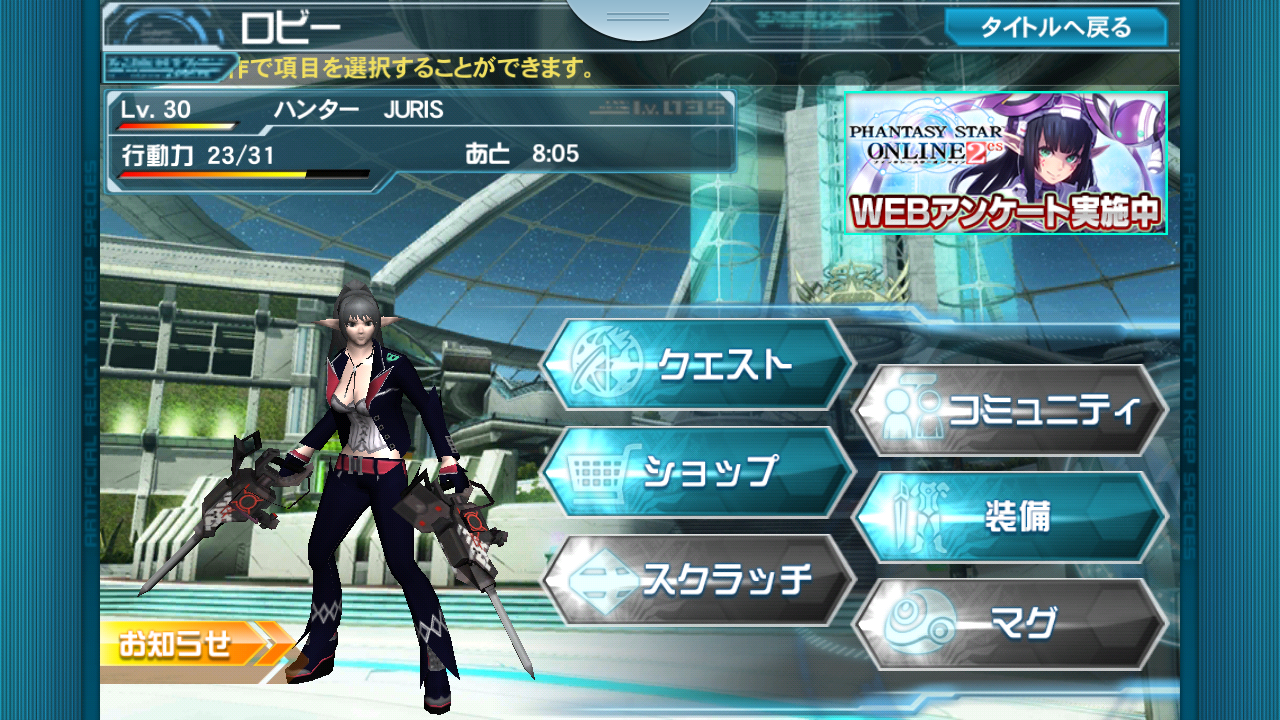Screen dimensions: 1280x720
Task: Go to the 装備 (Equipment) screen
Action: pyautogui.click(x=1010, y=517)
